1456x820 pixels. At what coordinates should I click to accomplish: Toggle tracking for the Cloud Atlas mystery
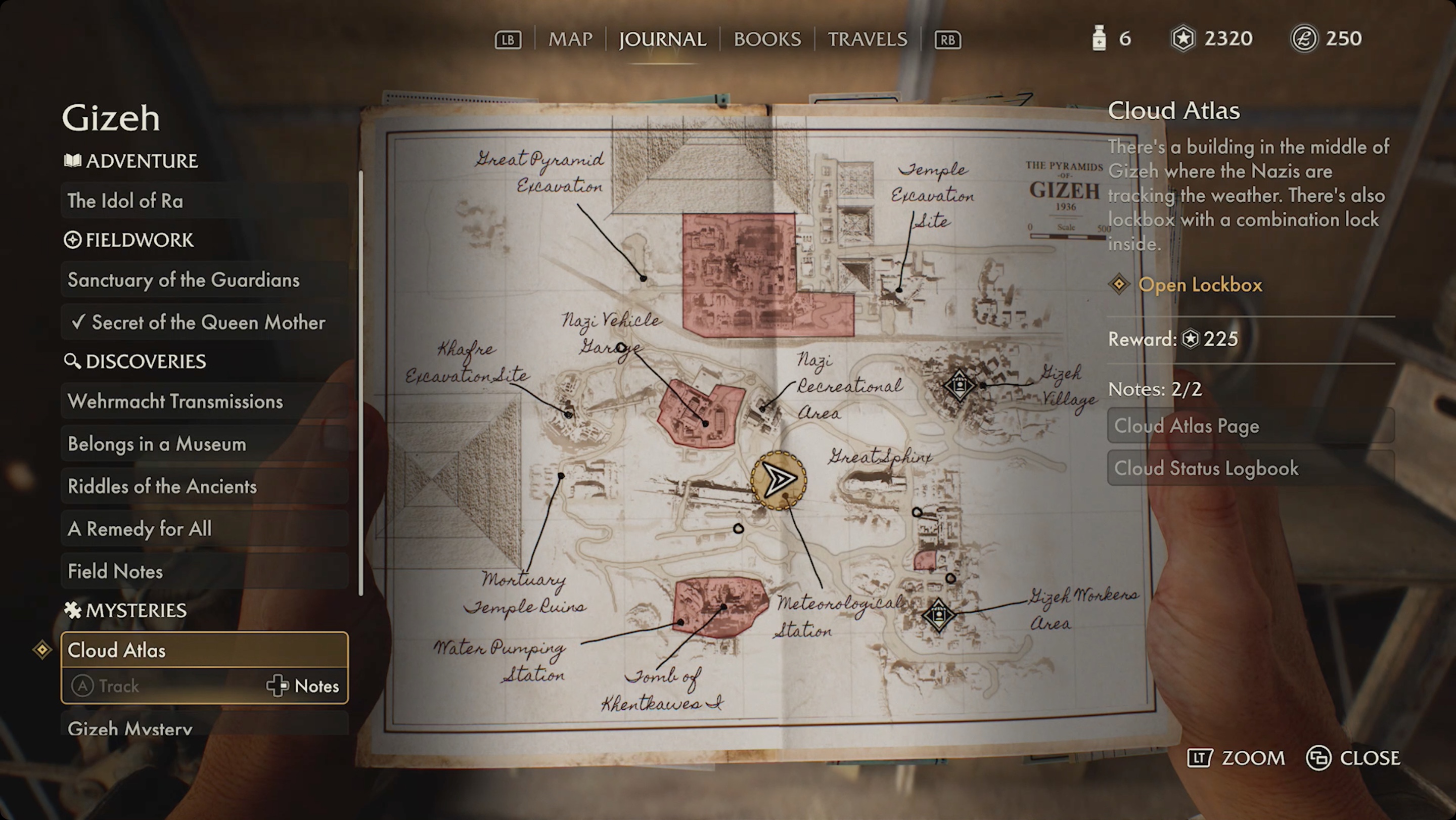point(107,686)
